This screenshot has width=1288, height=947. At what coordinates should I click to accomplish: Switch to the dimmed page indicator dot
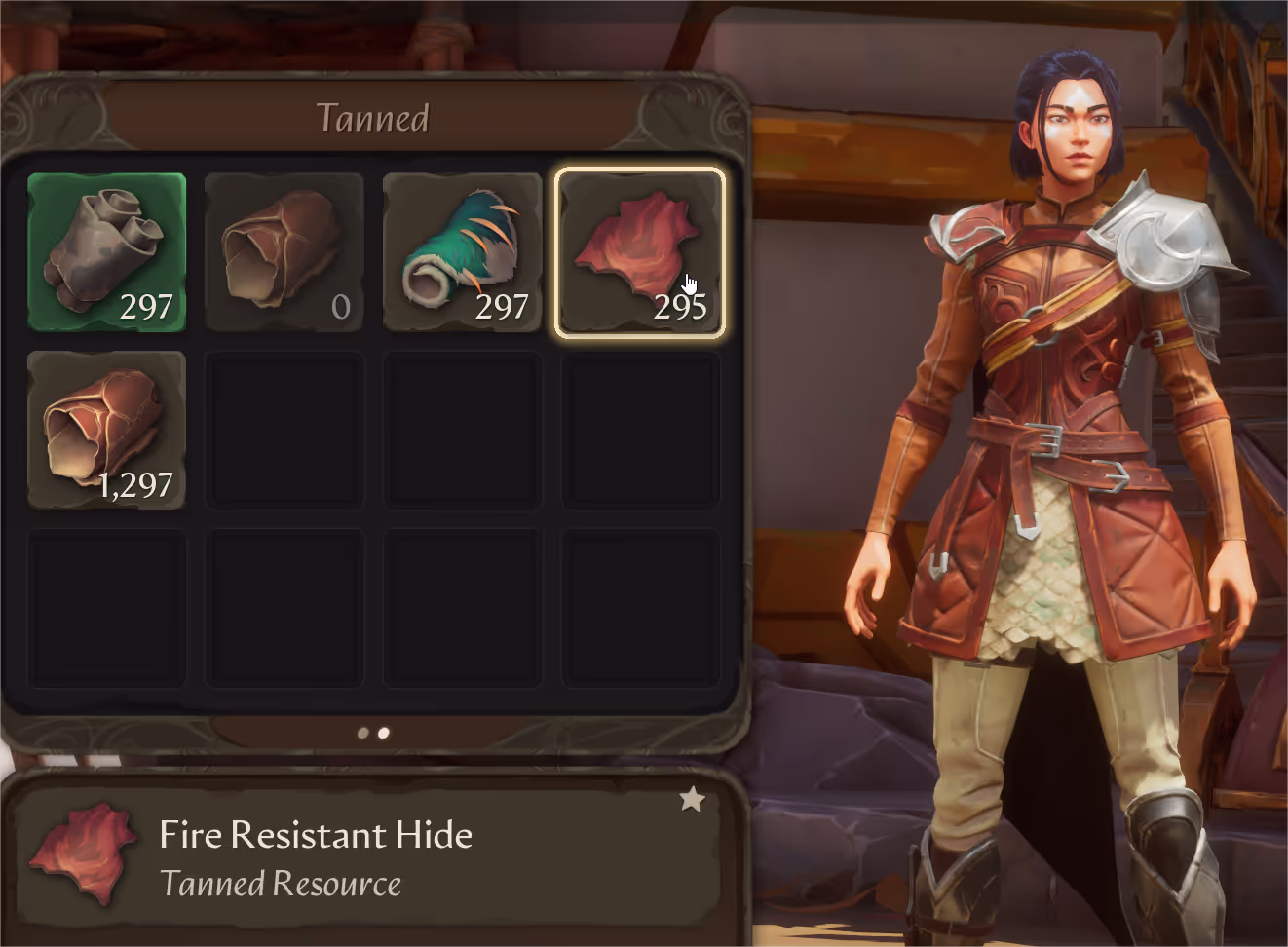[x=363, y=733]
